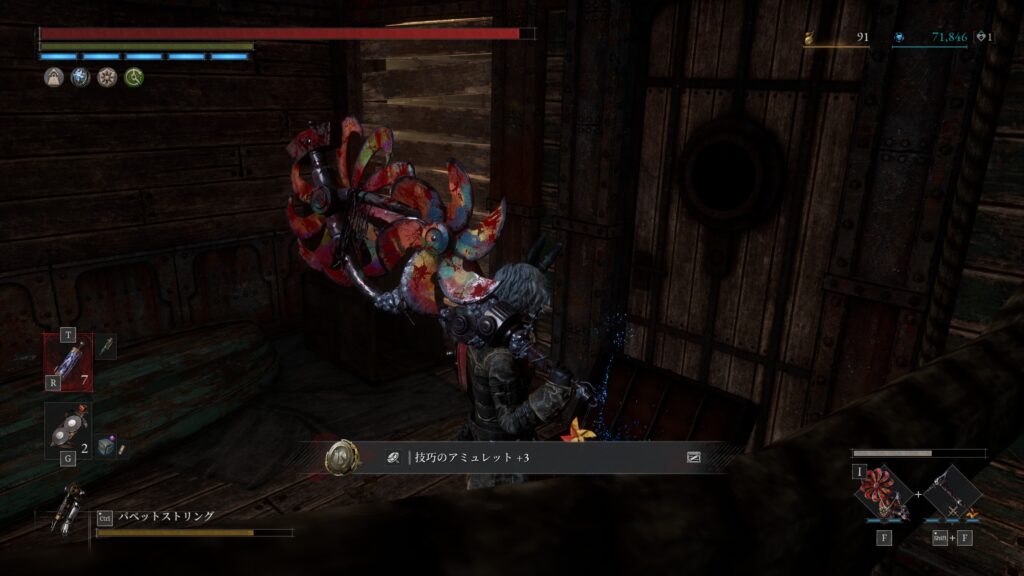The image size is (1024, 576).
Task: Select the small cube item icon
Action: pyautogui.click(x=106, y=446)
